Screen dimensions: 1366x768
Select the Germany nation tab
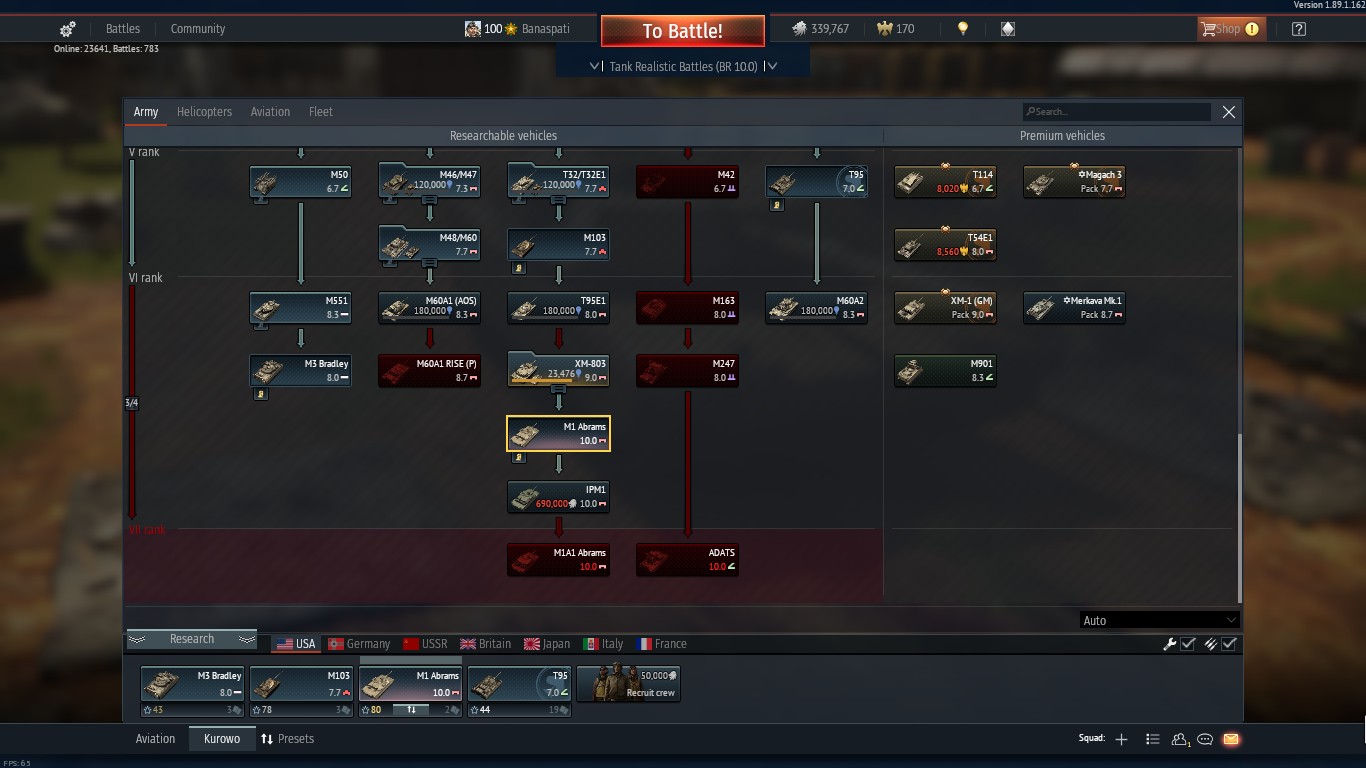(359, 644)
